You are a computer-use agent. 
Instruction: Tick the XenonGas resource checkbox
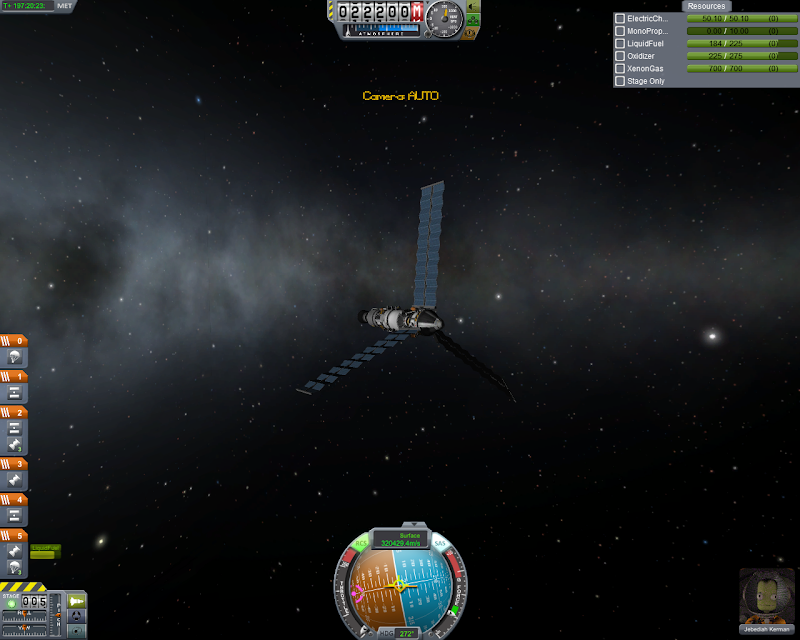[x=620, y=68]
